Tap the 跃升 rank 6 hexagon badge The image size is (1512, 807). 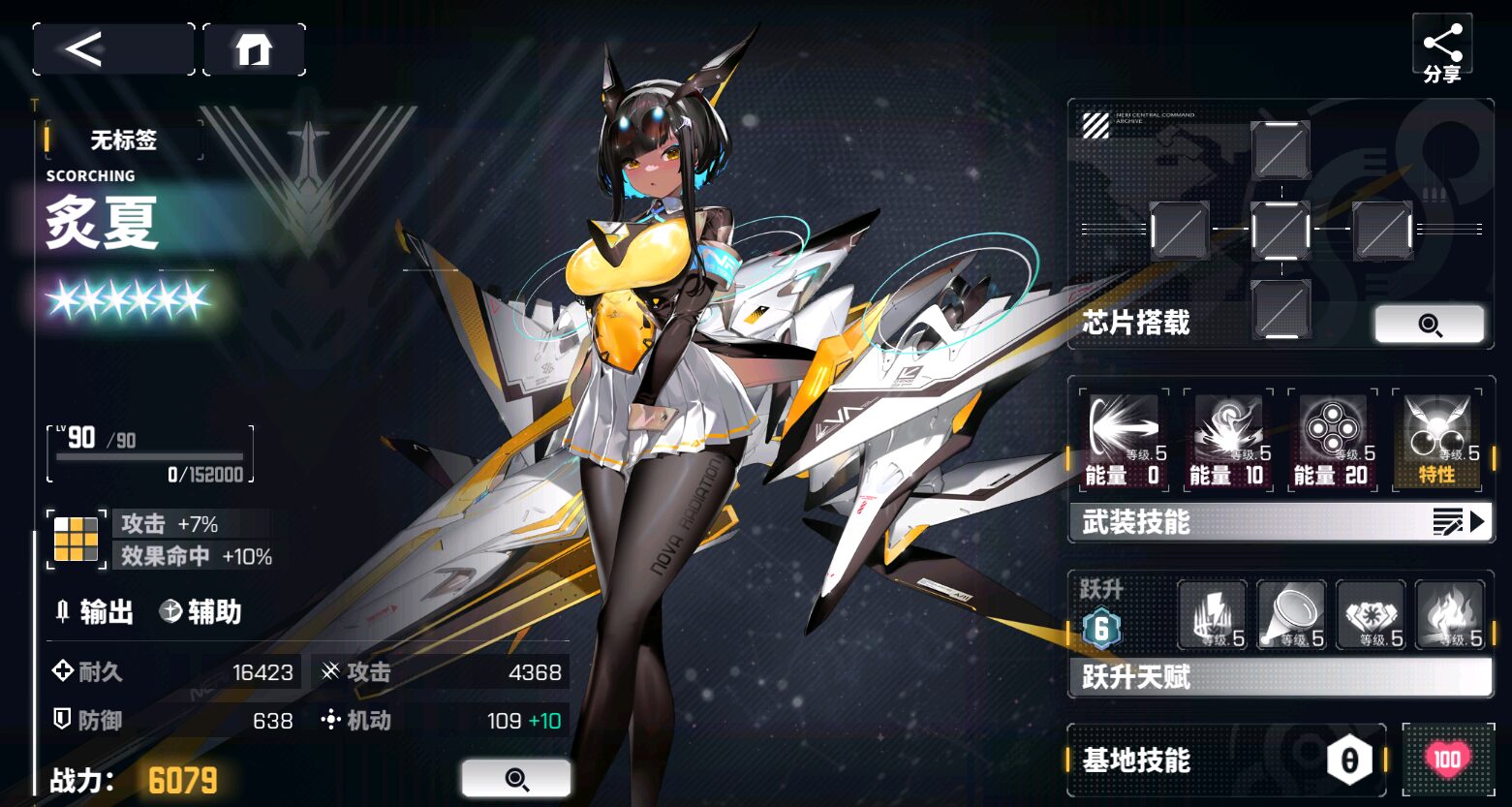coord(1101,630)
